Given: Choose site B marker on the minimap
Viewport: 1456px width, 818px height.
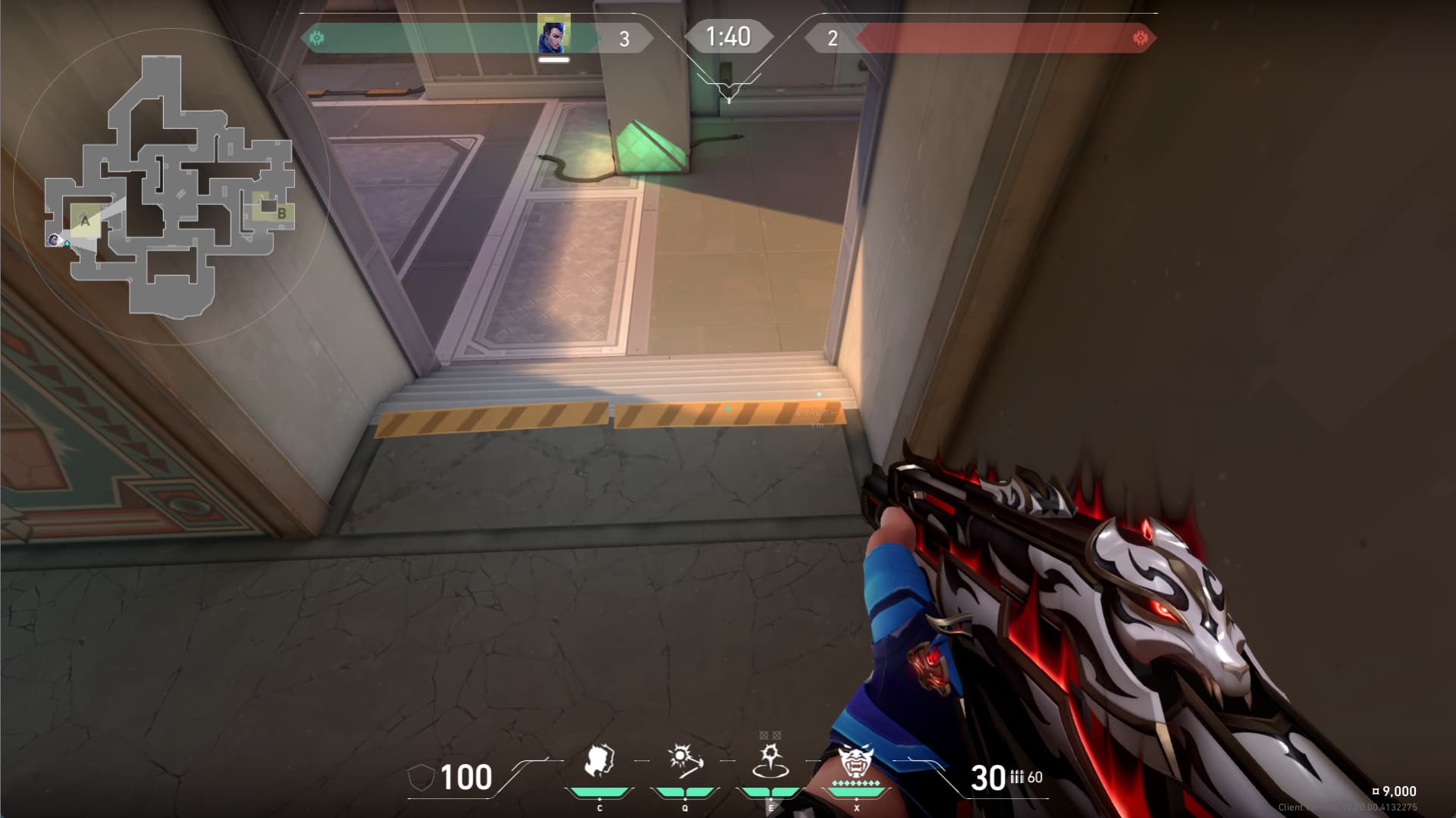Looking at the screenshot, I should [x=281, y=214].
